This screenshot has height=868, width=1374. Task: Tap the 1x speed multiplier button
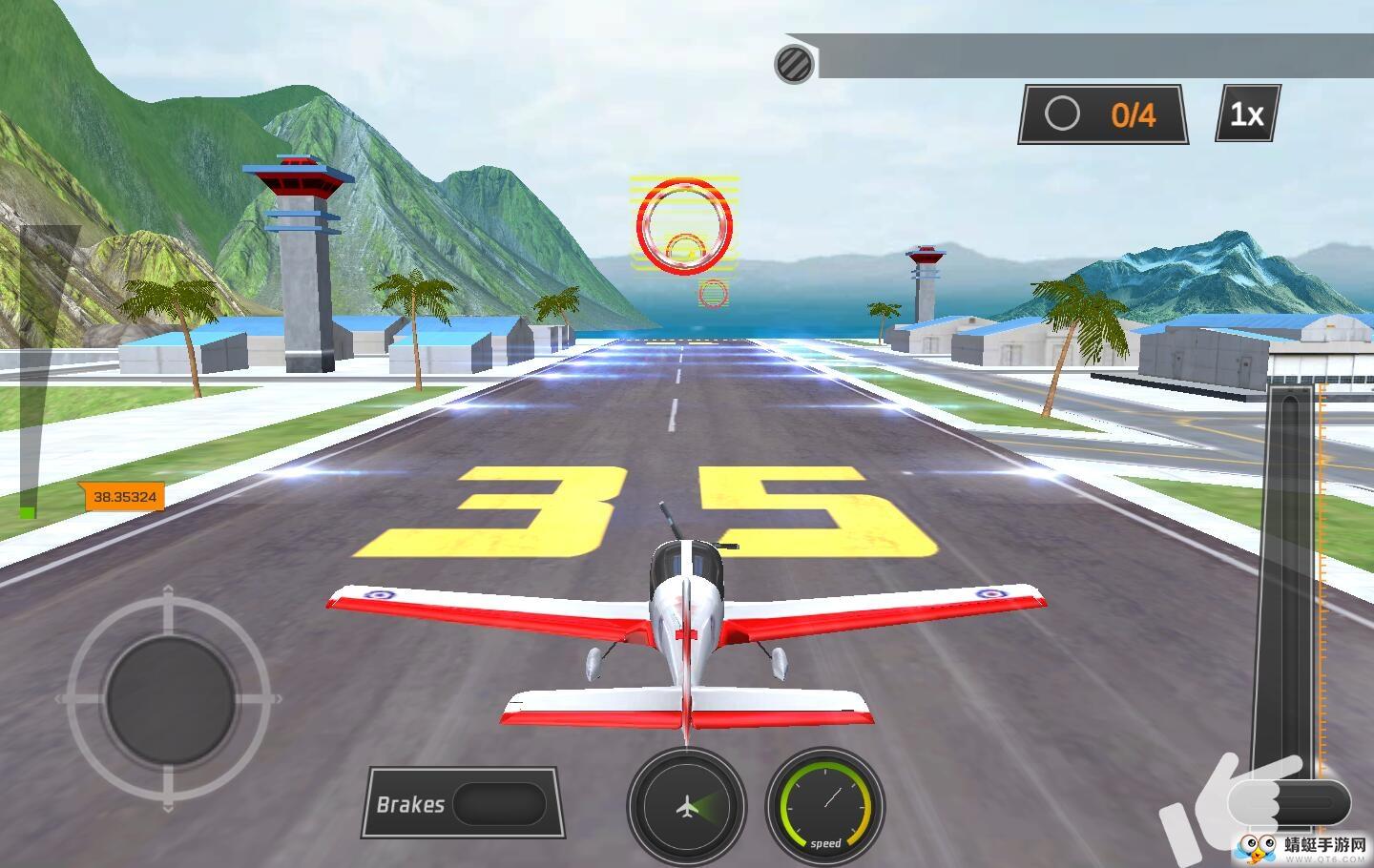pyautogui.click(x=1247, y=114)
